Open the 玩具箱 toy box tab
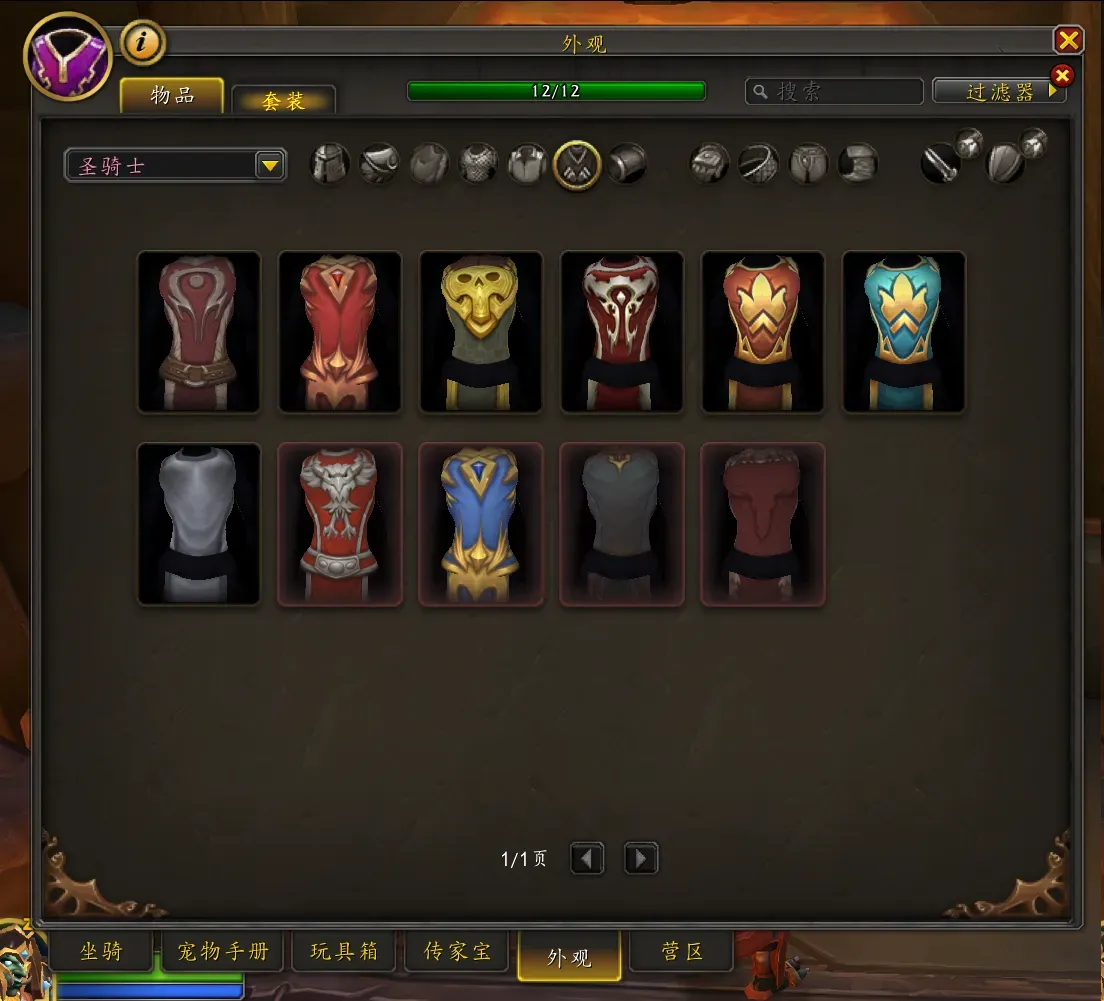Image resolution: width=1104 pixels, height=1001 pixels. click(x=344, y=952)
